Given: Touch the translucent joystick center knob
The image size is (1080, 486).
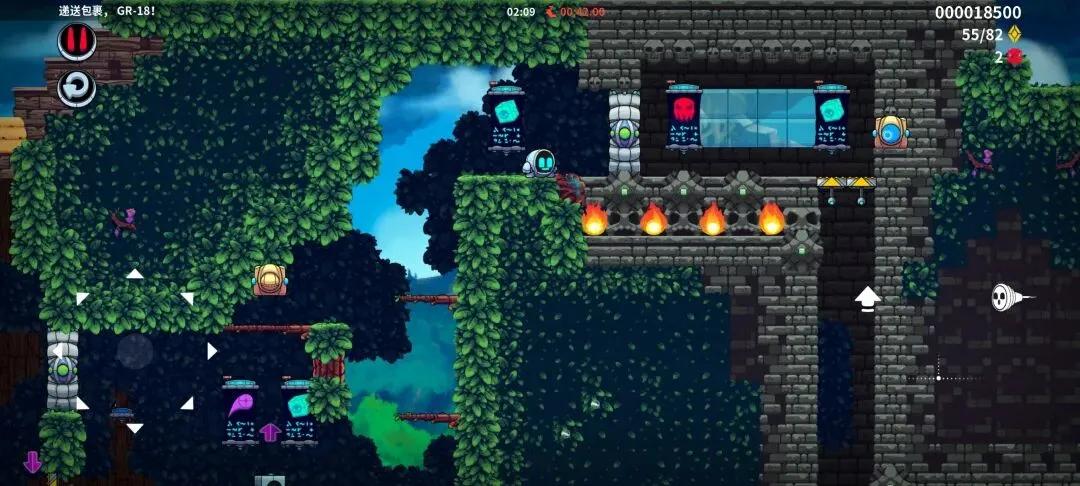Looking at the screenshot, I should tap(135, 351).
